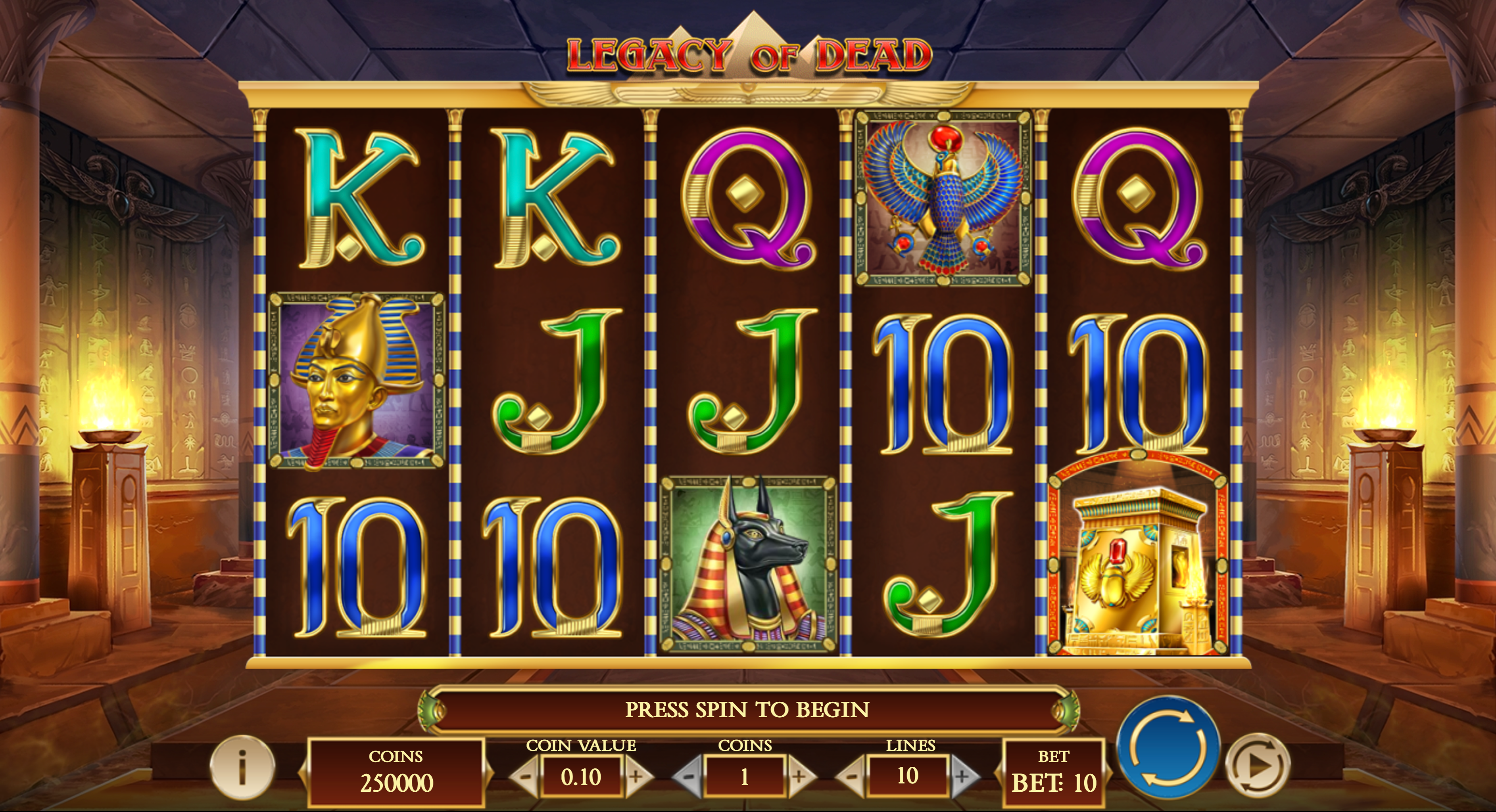Lower the number of coins
Image resolution: width=1496 pixels, height=812 pixels.
(x=688, y=777)
